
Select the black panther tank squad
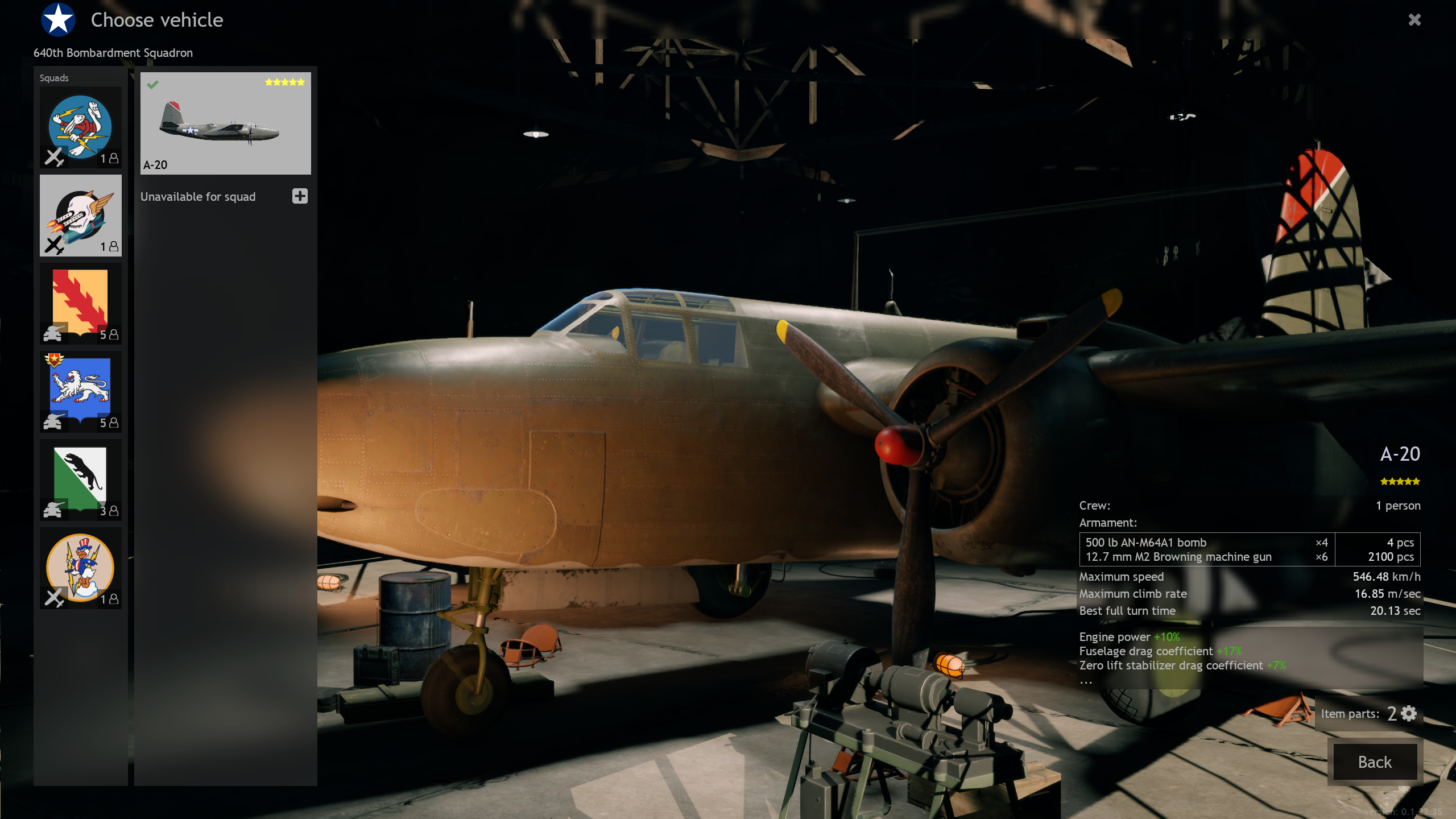click(x=80, y=480)
